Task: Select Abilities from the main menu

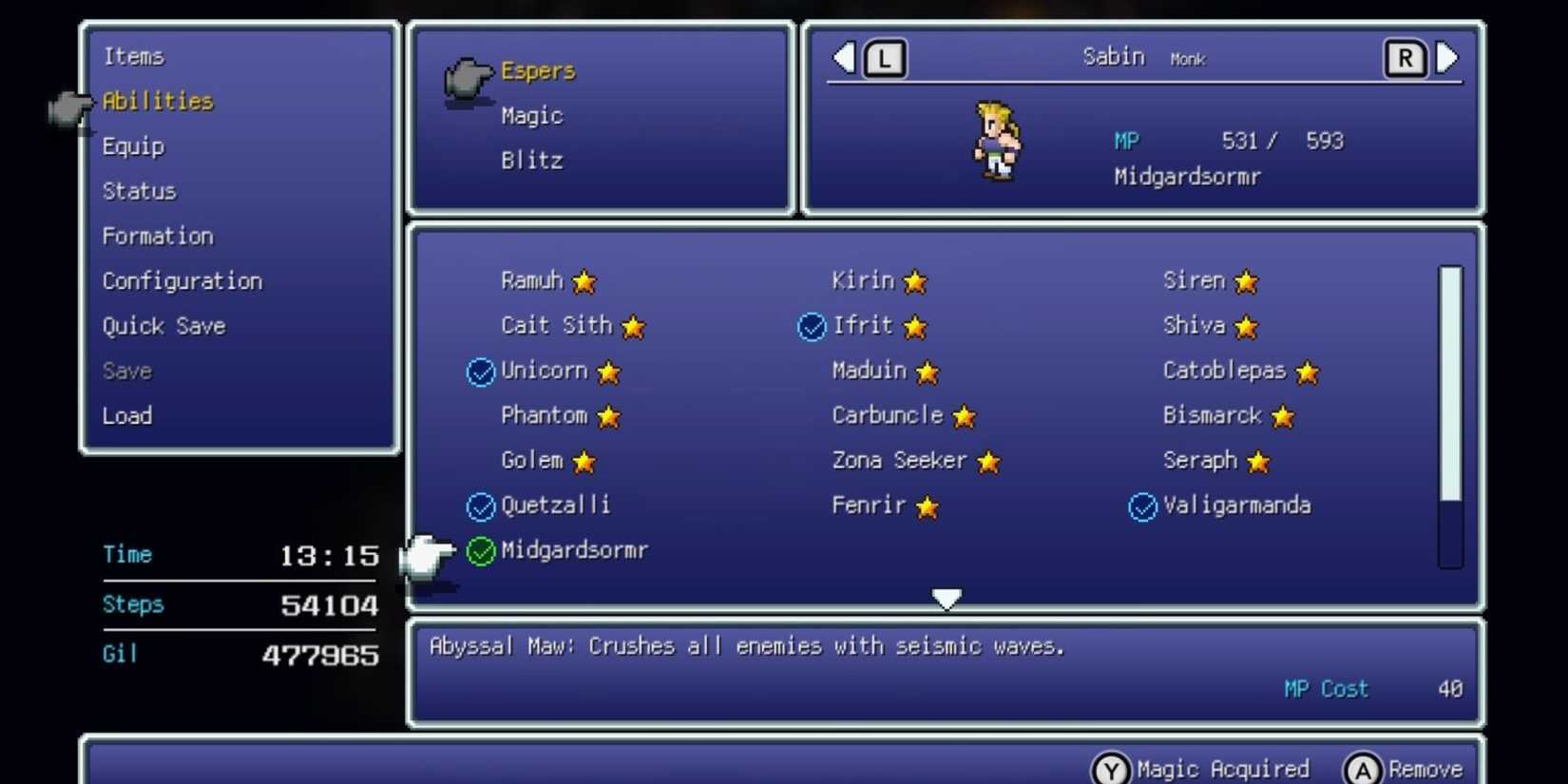Action: [x=155, y=102]
